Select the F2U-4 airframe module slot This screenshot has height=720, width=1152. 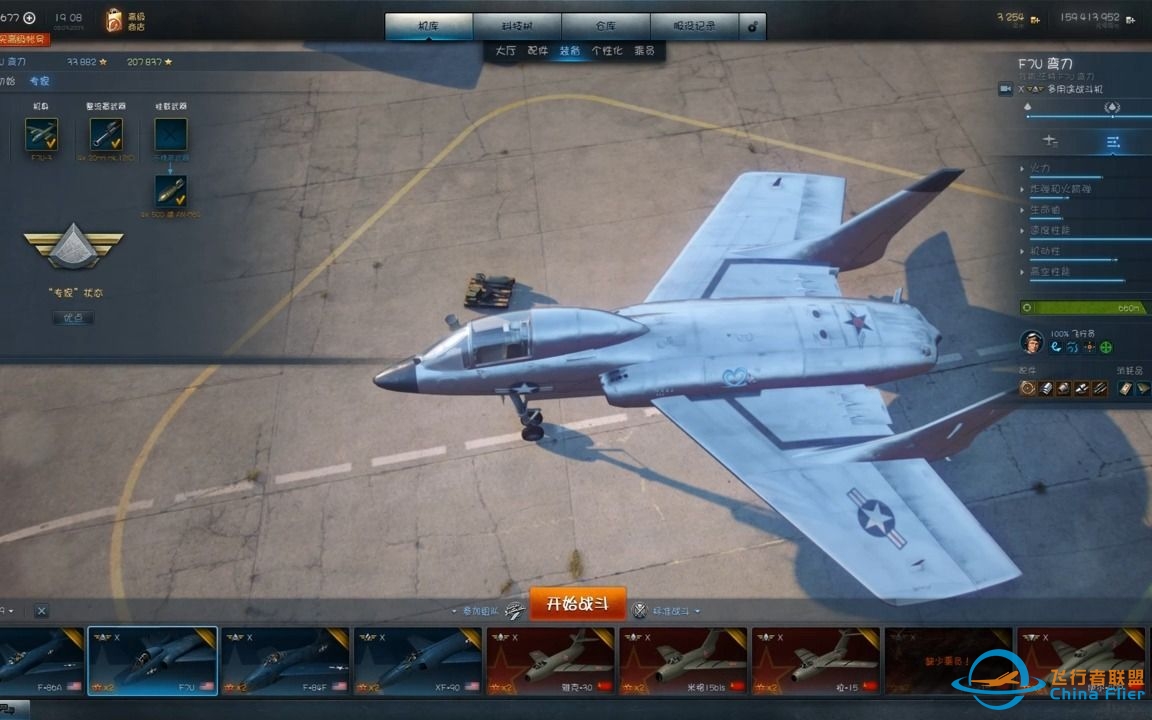click(41, 134)
